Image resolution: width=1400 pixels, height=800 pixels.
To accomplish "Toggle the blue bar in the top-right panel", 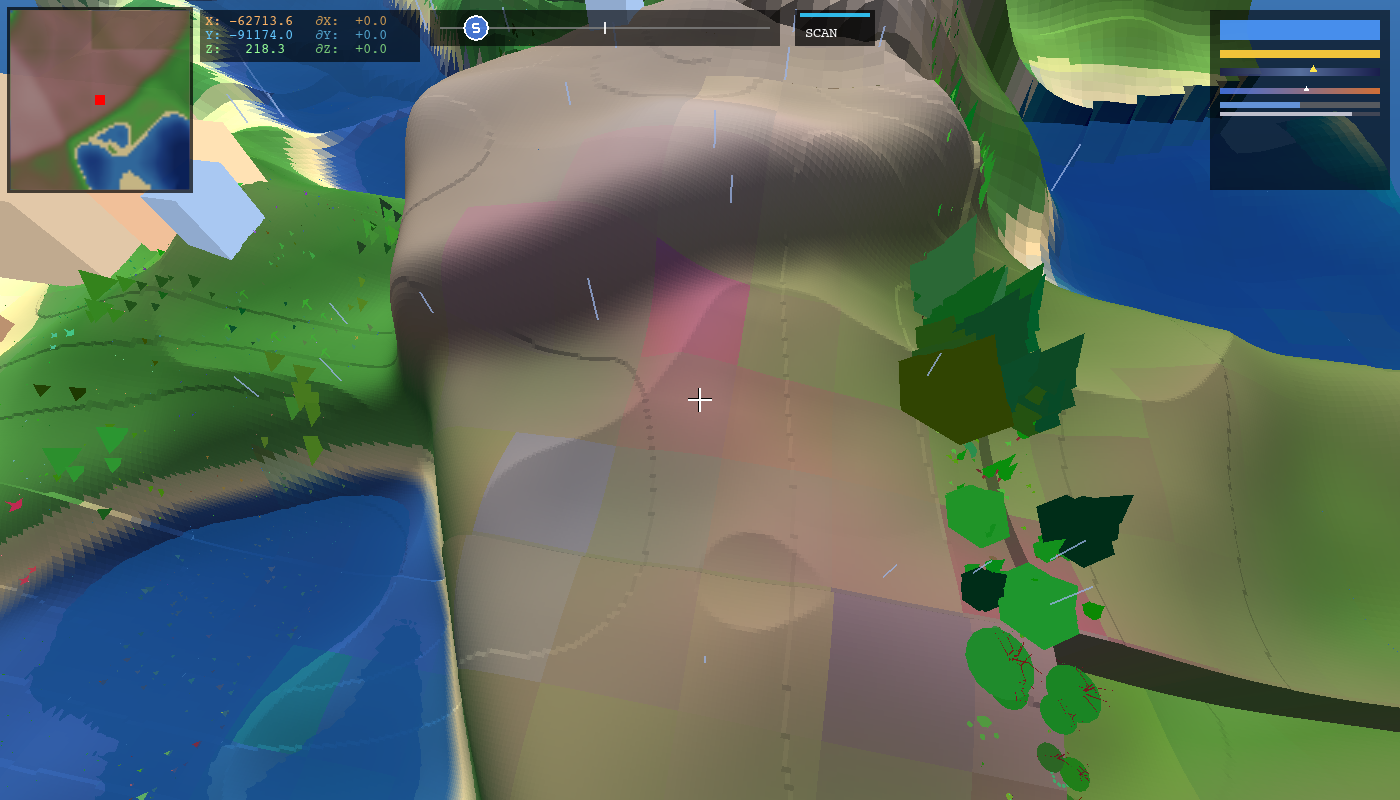I will (x=1299, y=31).
